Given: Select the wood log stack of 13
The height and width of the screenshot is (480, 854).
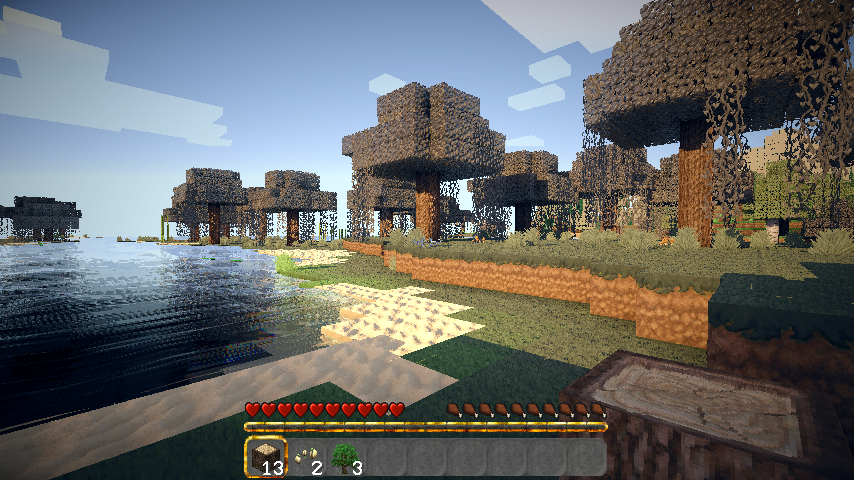Looking at the screenshot, I should (x=265, y=457).
